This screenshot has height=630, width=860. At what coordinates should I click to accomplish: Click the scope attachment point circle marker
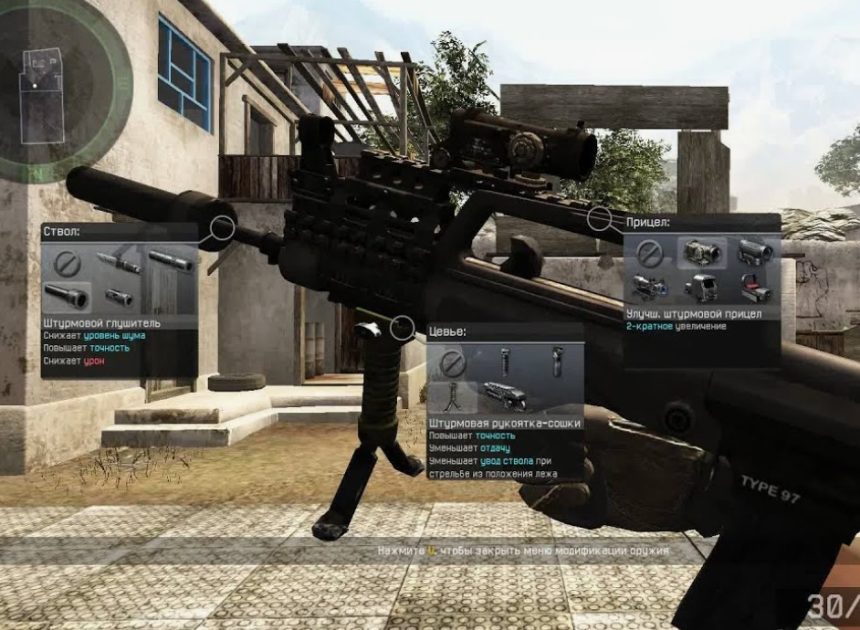(x=599, y=218)
